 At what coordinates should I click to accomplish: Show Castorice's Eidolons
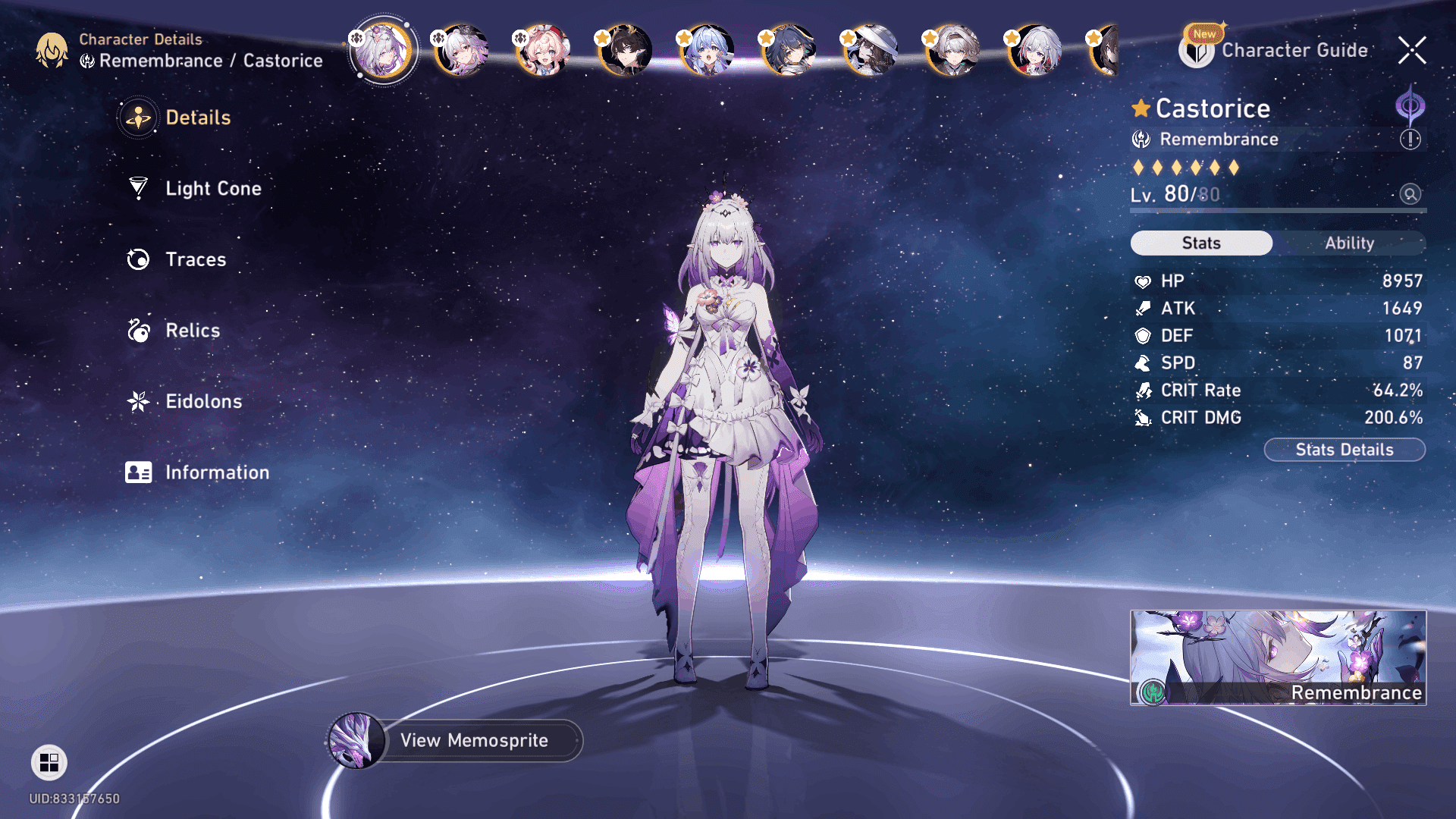coord(203,401)
